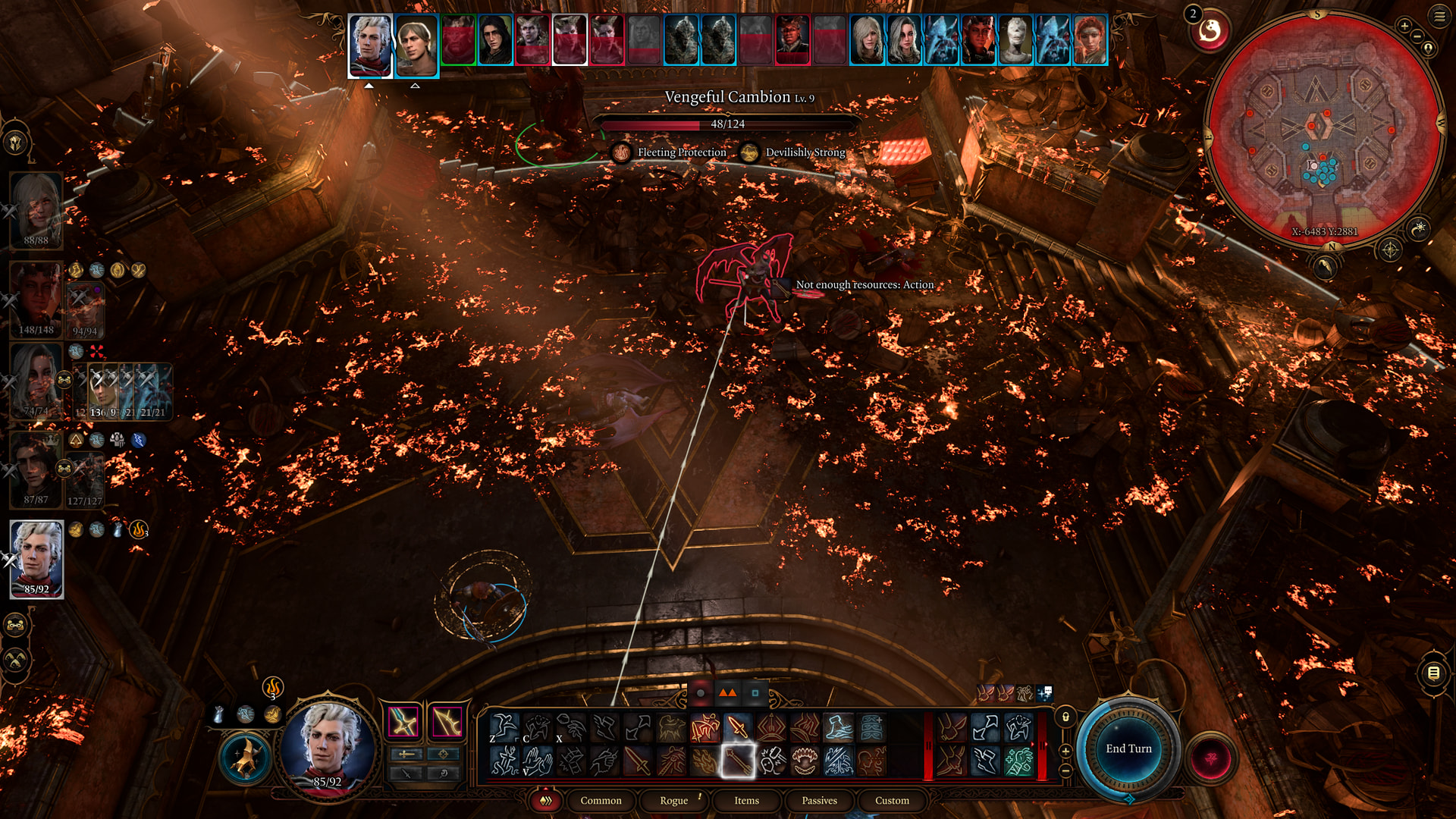Select the Custom hotbar tab

click(892, 801)
